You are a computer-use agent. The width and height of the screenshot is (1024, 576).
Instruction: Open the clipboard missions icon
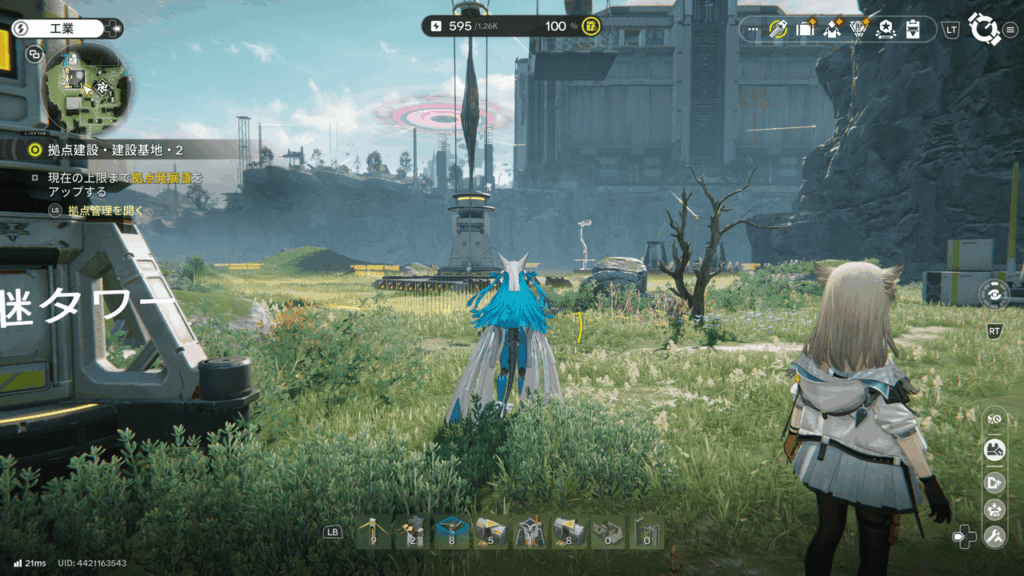click(x=912, y=29)
